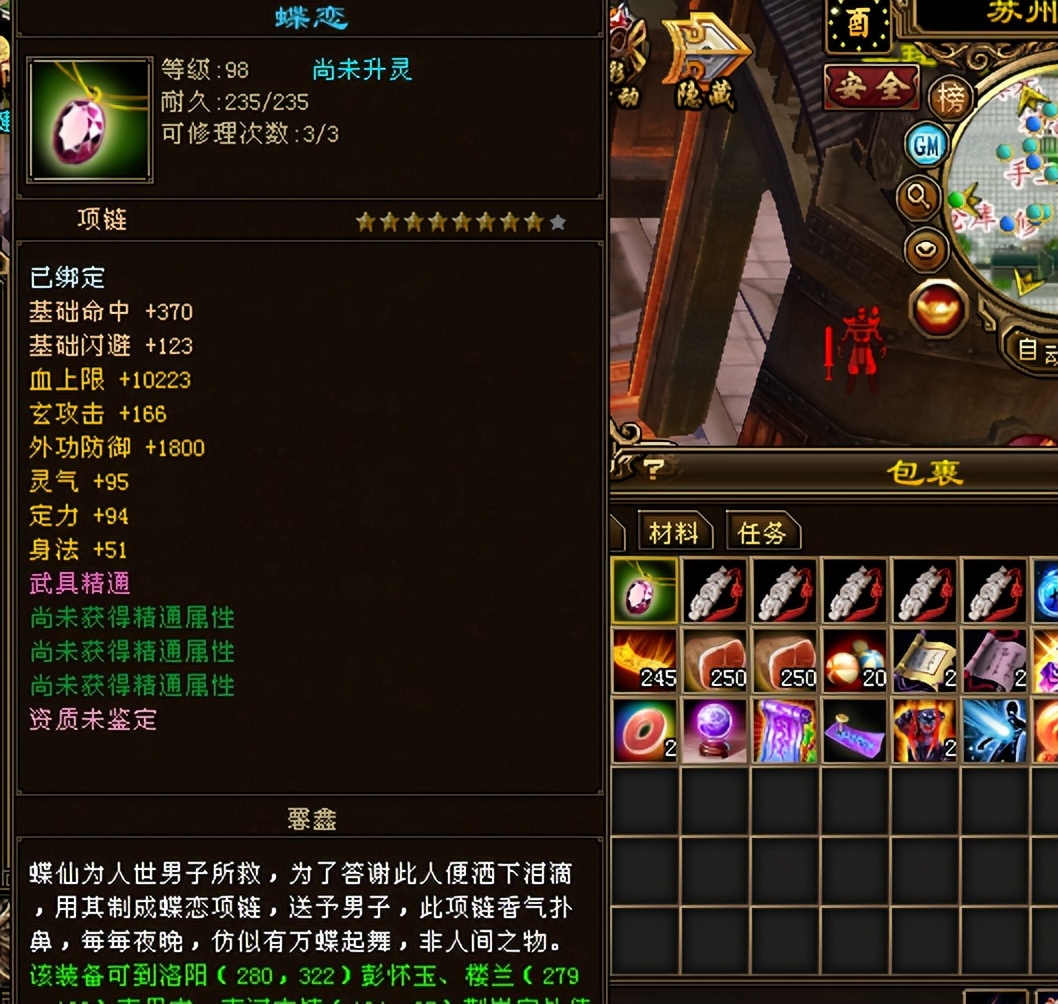The width and height of the screenshot is (1058, 1004).
Task: Click the 隐藏 hide button
Action: [x=708, y=62]
